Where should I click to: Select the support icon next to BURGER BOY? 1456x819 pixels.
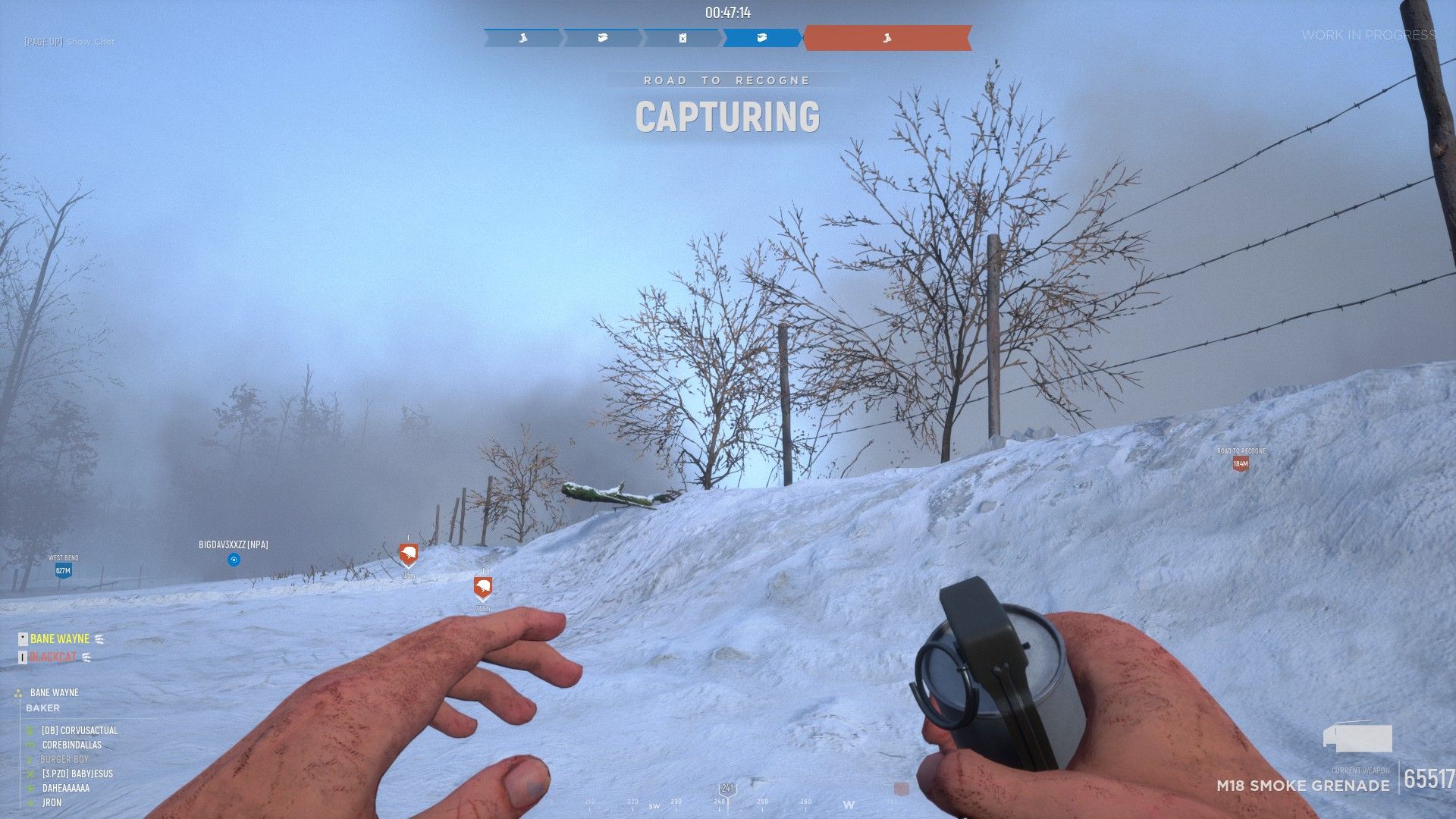pos(29,759)
